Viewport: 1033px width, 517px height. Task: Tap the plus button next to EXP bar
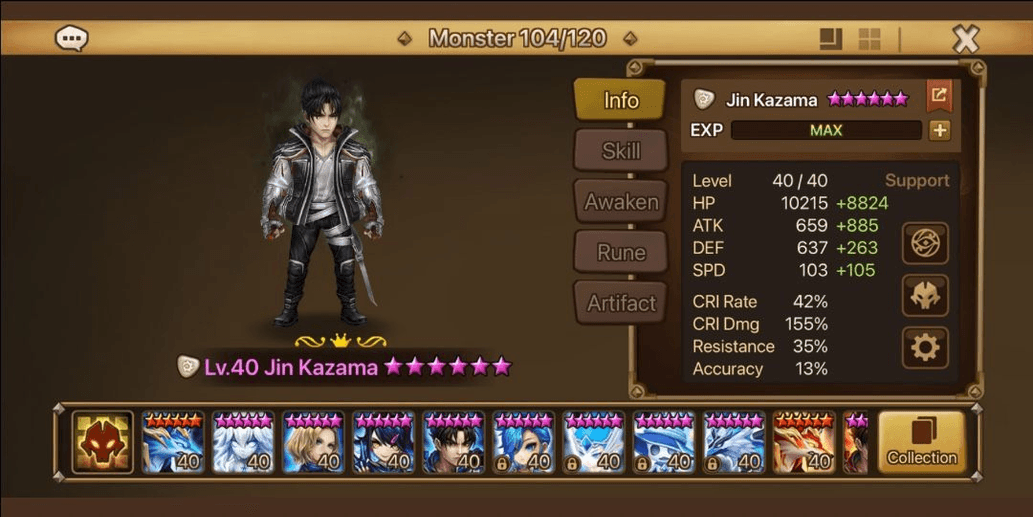coord(939,130)
